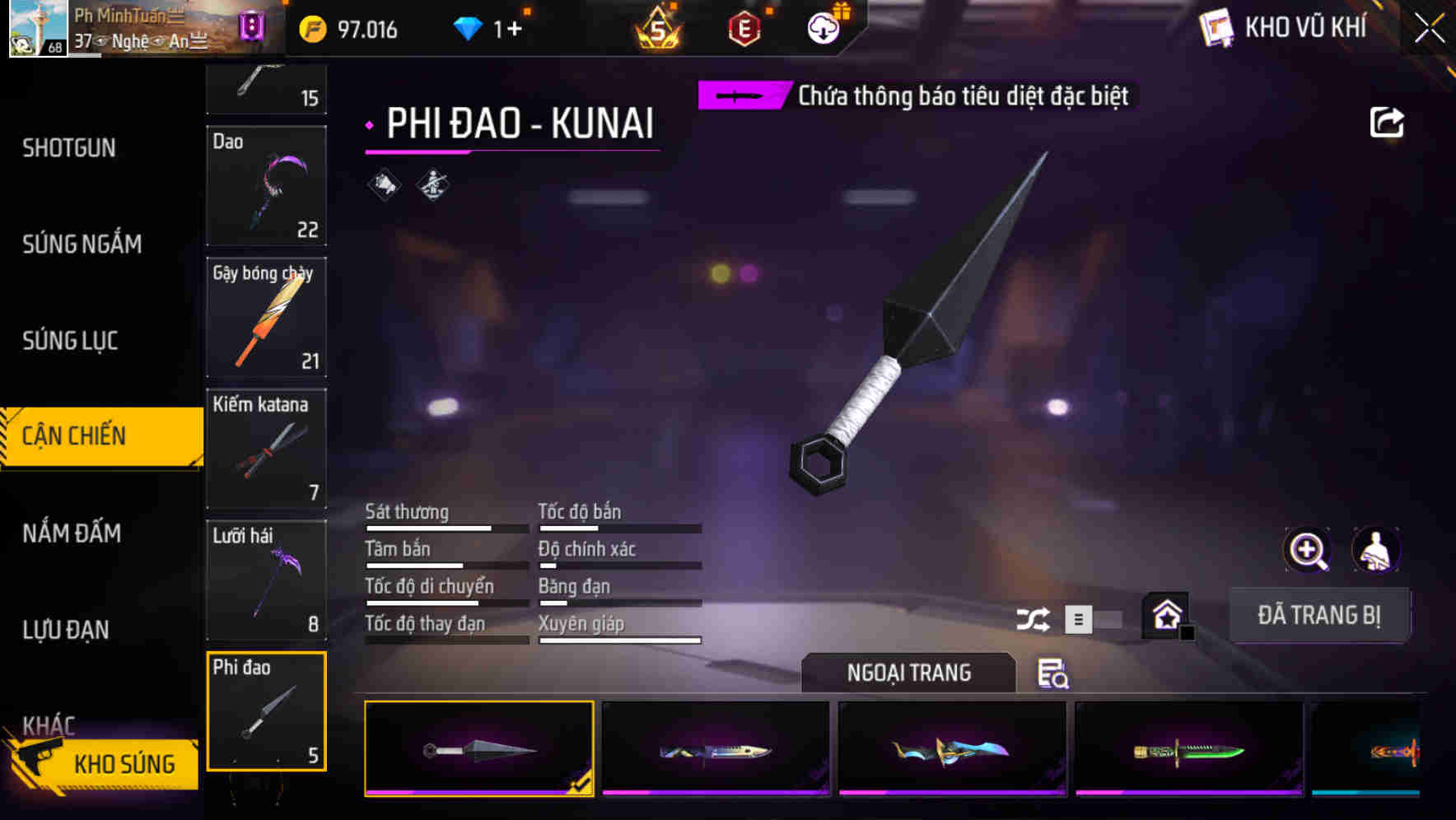The height and width of the screenshot is (820, 1456).
Task: Zoom into the weapon preview with magnifier icon
Action: pos(1306,550)
